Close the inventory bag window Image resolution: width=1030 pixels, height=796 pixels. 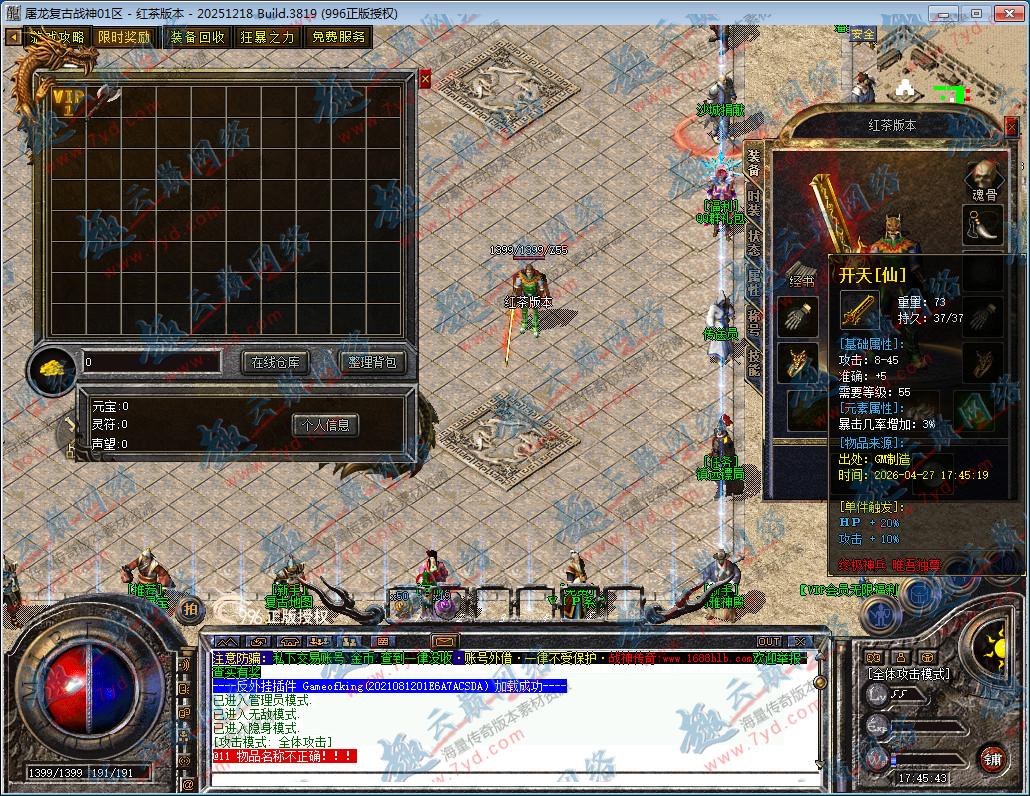(425, 78)
